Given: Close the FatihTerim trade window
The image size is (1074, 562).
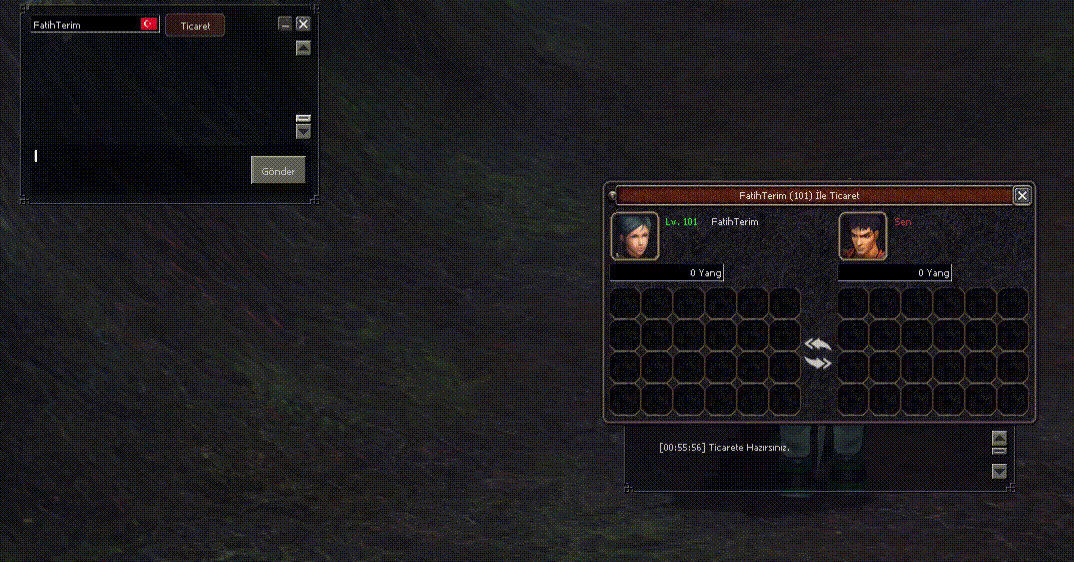Looking at the screenshot, I should tap(1022, 196).
